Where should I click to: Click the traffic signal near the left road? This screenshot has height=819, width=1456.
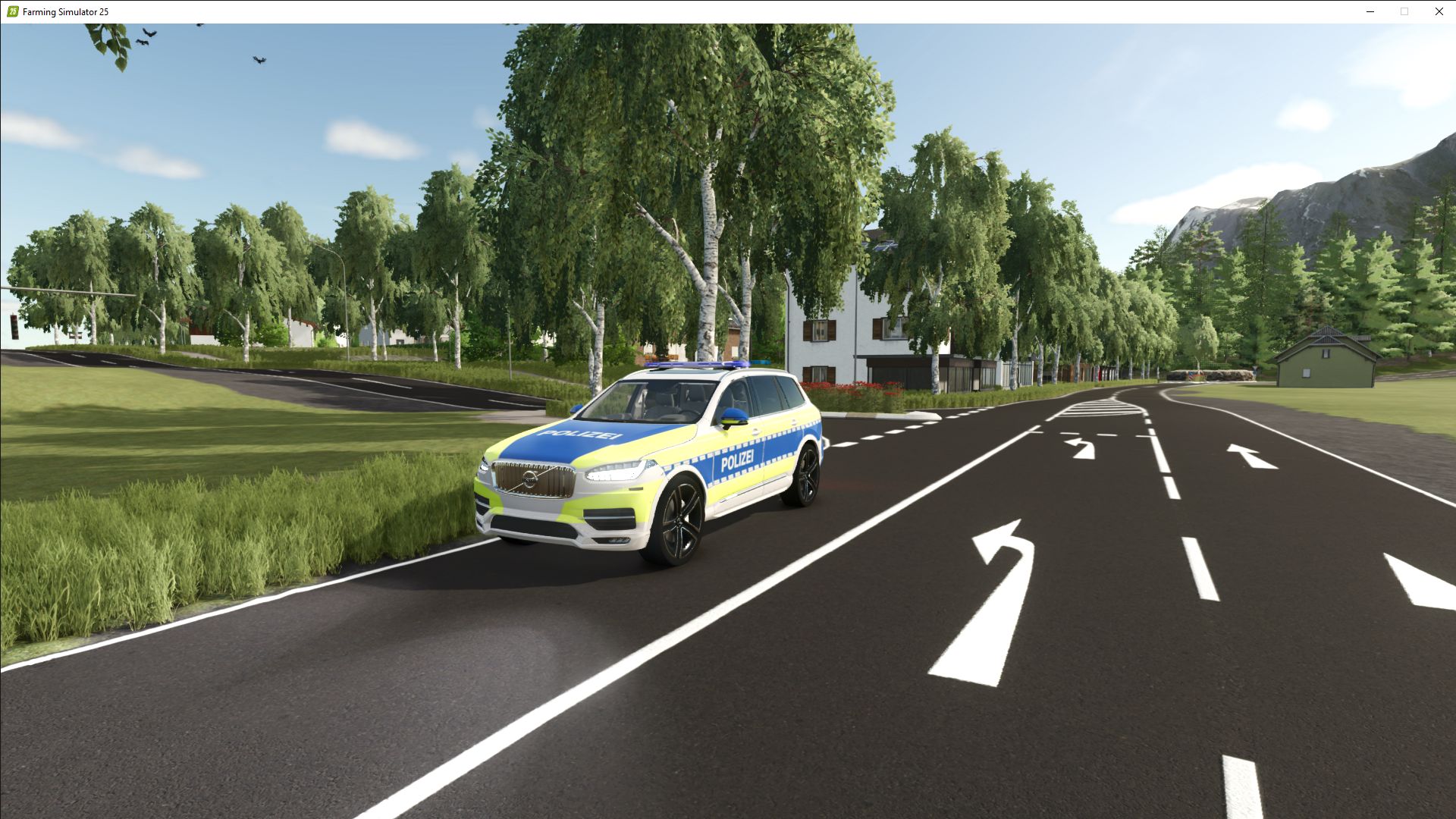(14, 326)
